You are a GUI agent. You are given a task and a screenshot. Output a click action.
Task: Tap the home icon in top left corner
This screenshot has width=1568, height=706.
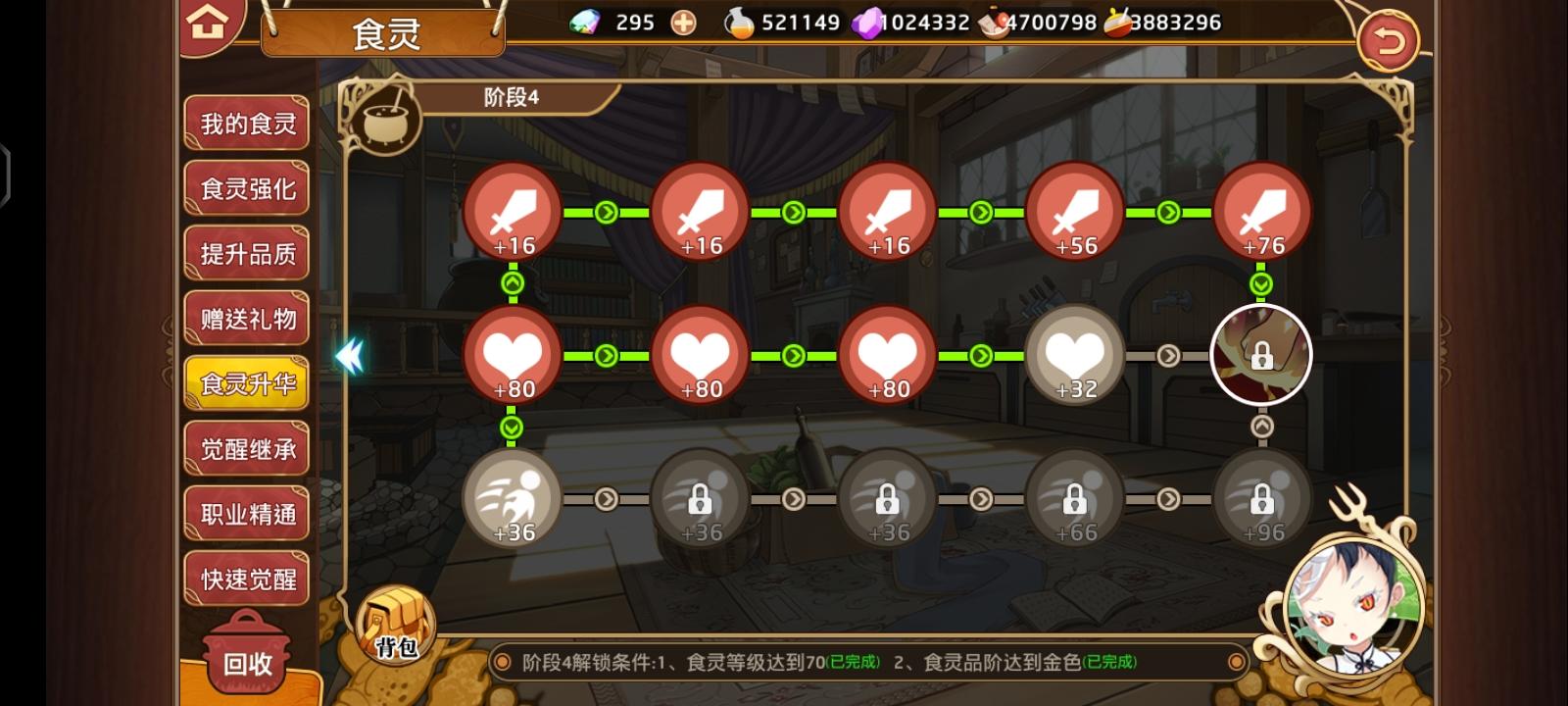point(205,24)
